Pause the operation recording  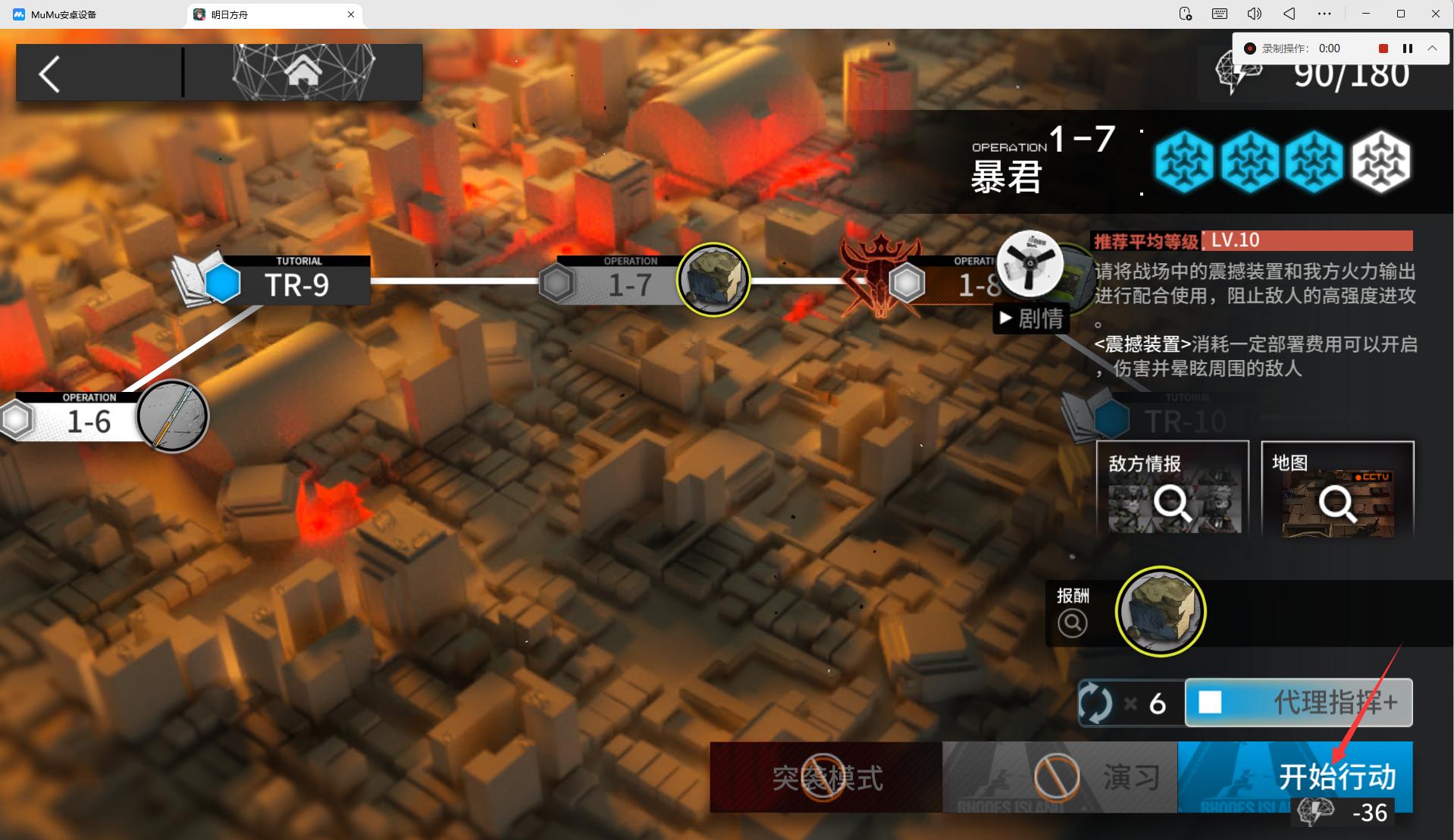1408,49
